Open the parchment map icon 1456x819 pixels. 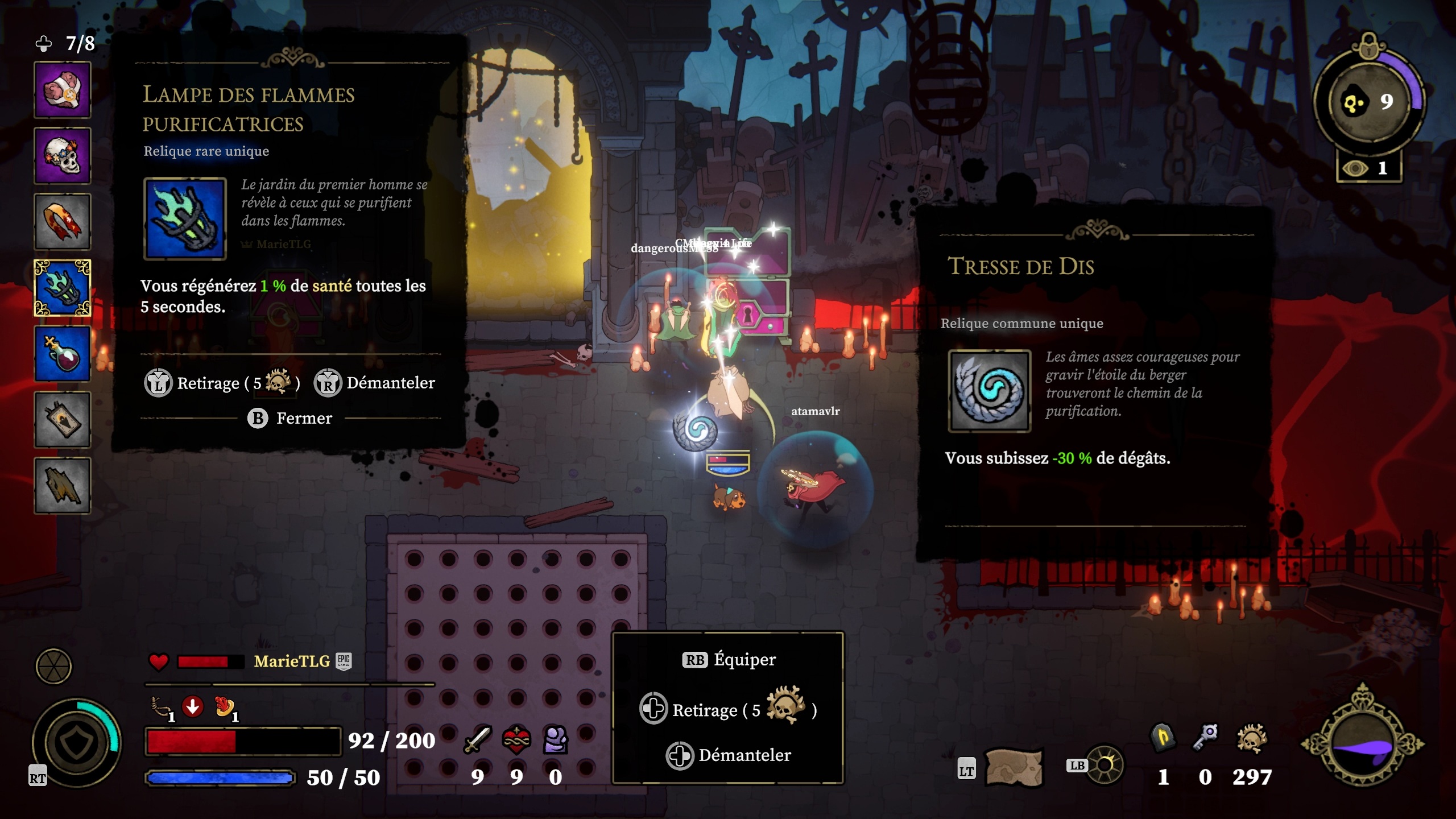tap(1014, 768)
